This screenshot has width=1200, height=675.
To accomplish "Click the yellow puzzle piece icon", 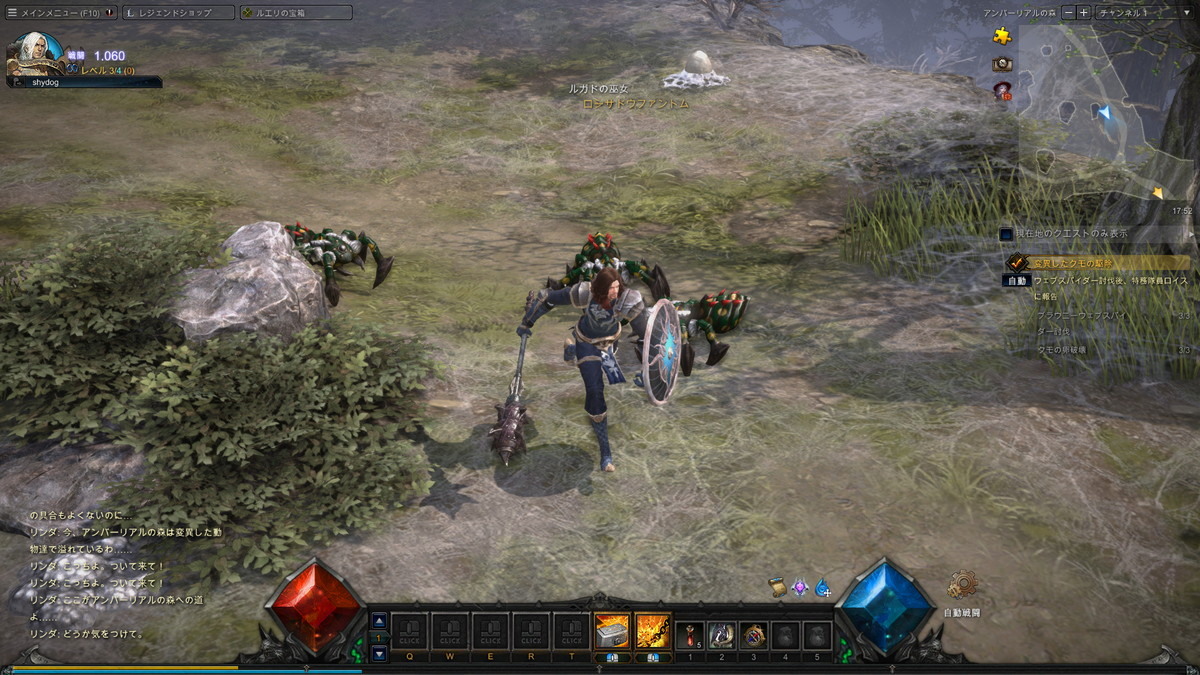I will (1002, 36).
